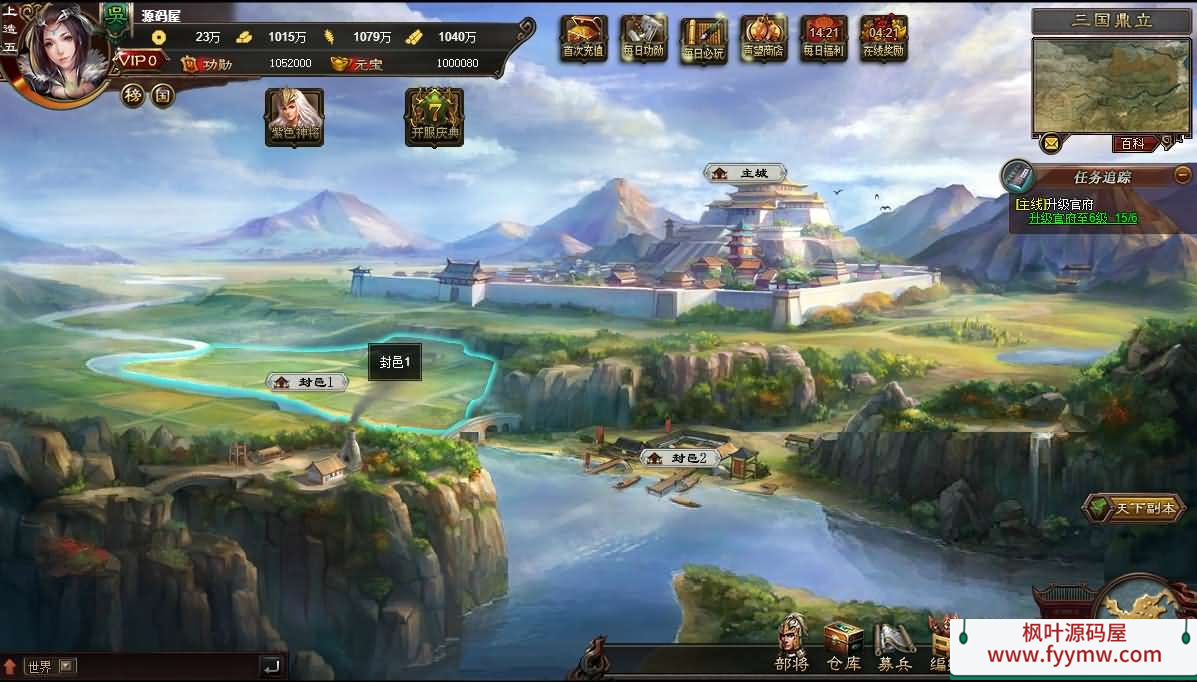Open the 百科 encyclopedia button
The width and height of the screenshot is (1197, 682).
(x=1132, y=144)
